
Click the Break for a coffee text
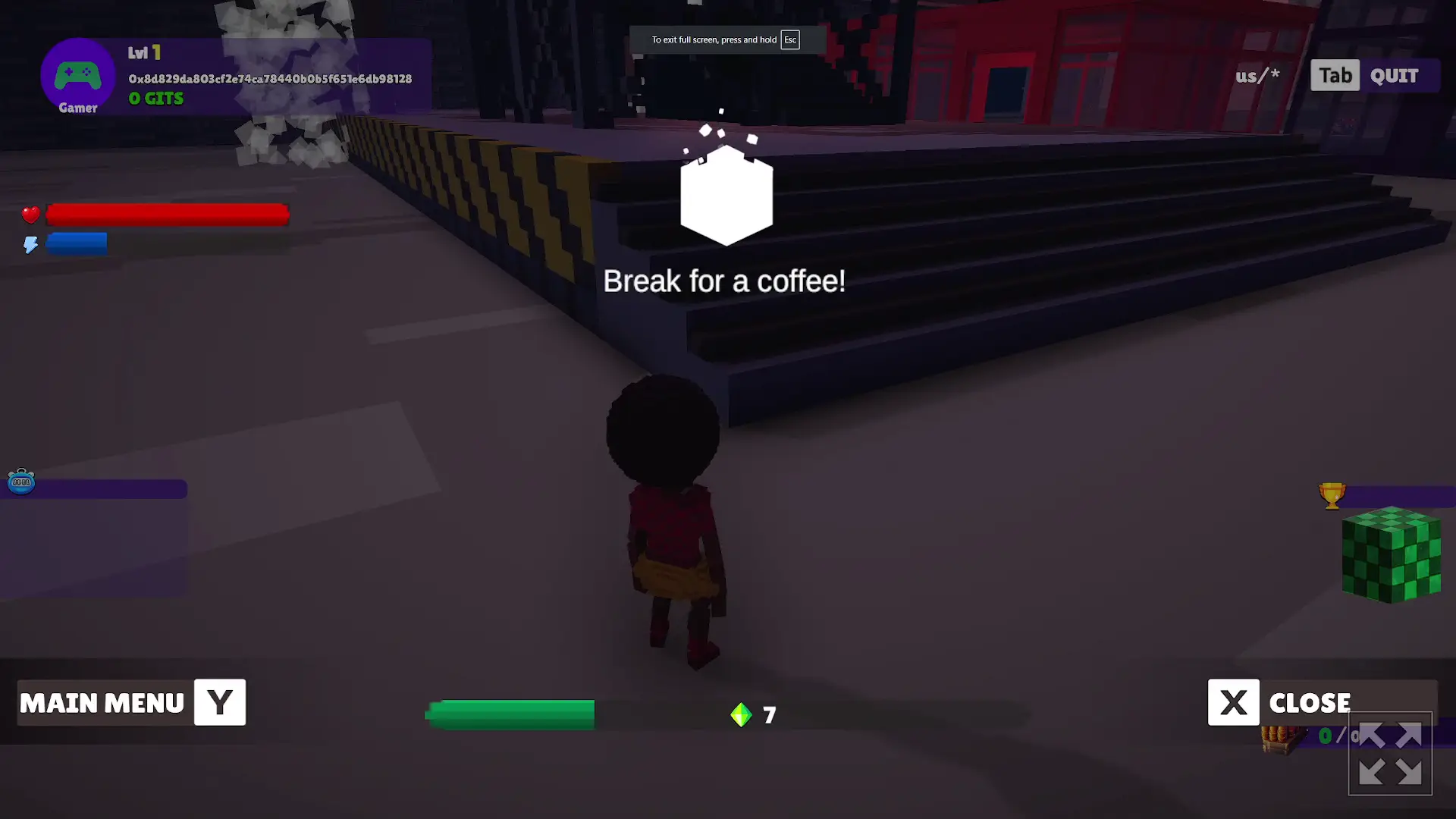(723, 280)
